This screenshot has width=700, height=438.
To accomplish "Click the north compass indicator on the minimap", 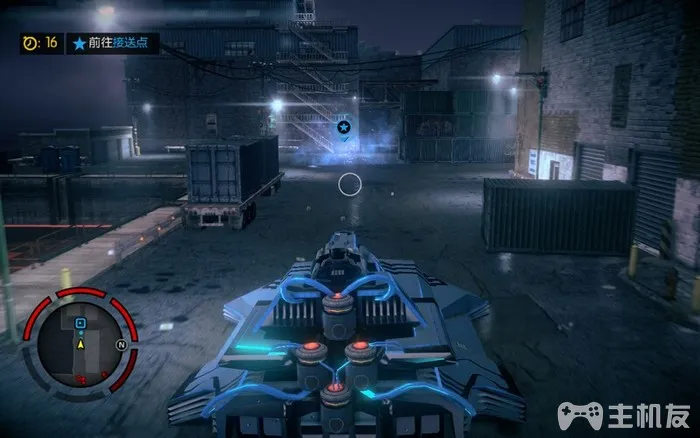I will [120, 344].
